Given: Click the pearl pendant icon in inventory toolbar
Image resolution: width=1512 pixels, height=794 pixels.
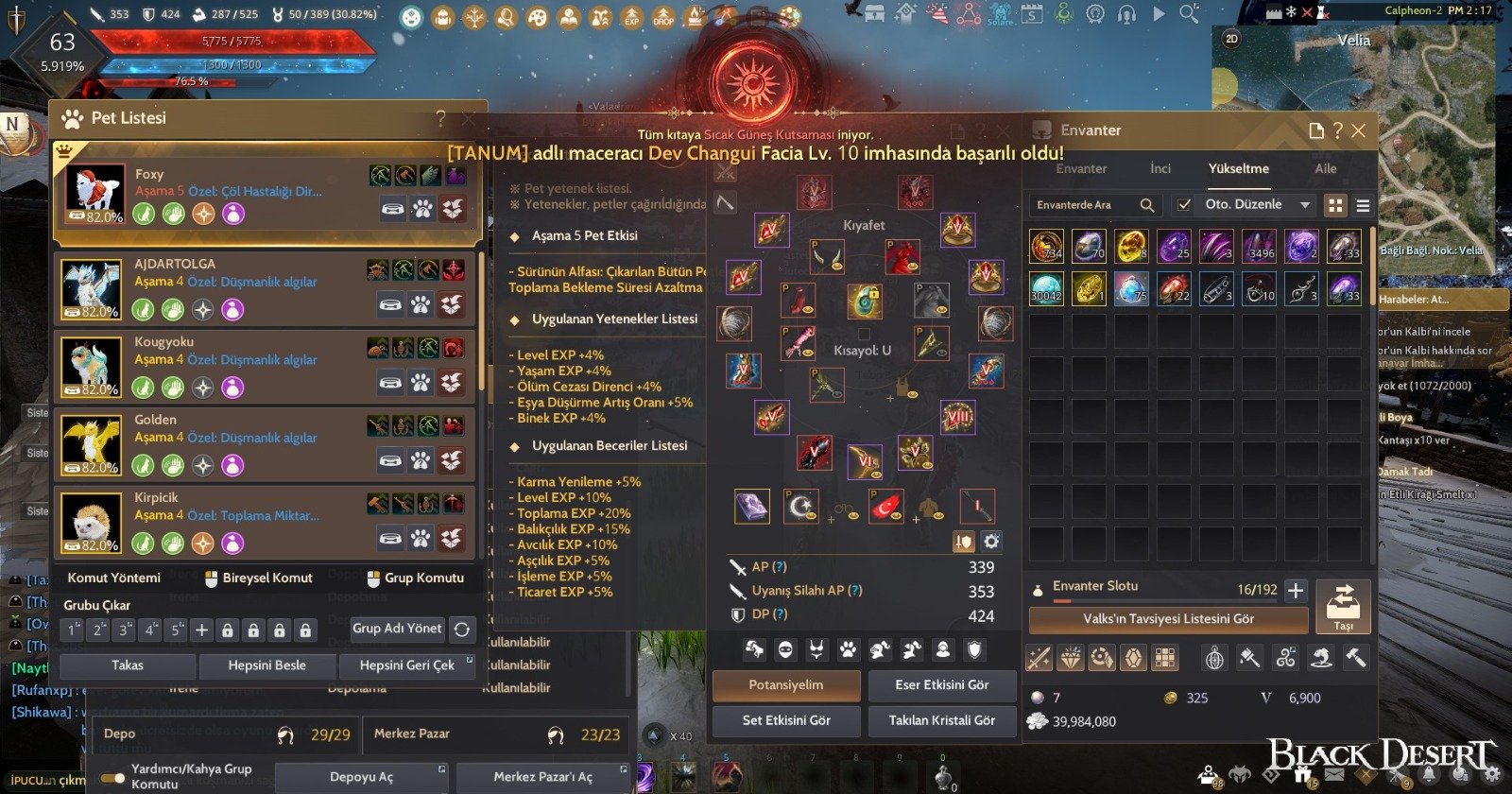Looking at the screenshot, I should [1213, 659].
